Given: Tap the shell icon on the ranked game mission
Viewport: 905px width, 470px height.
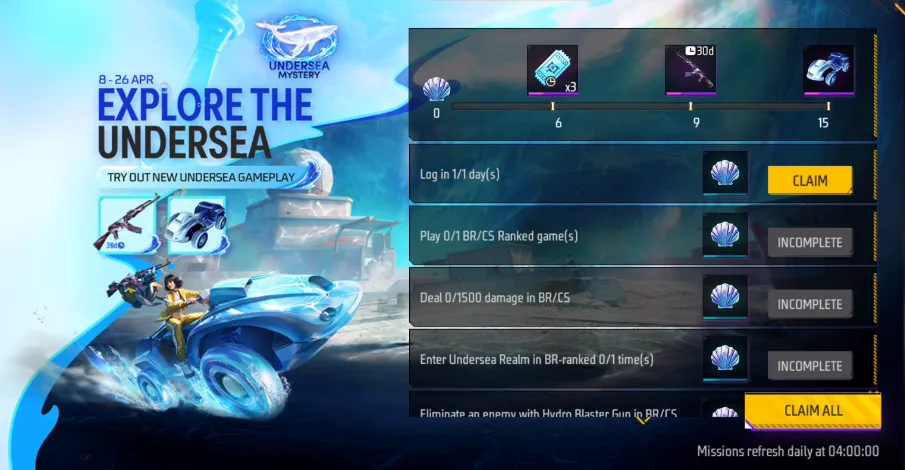Looking at the screenshot, I should pos(725,238).
